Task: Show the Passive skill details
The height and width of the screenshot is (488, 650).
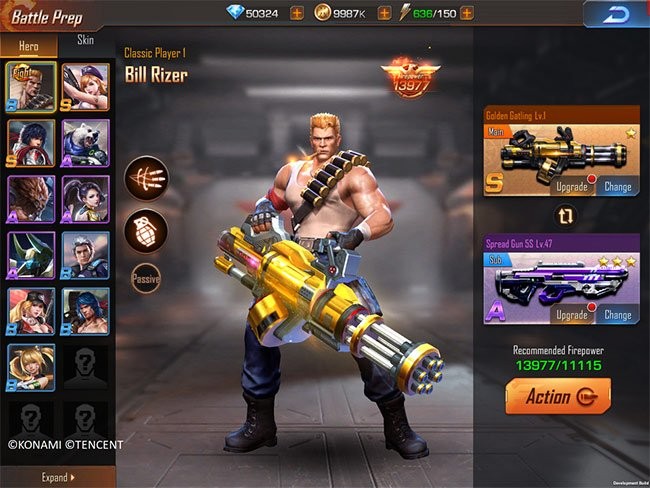Action: click(146, 279)
